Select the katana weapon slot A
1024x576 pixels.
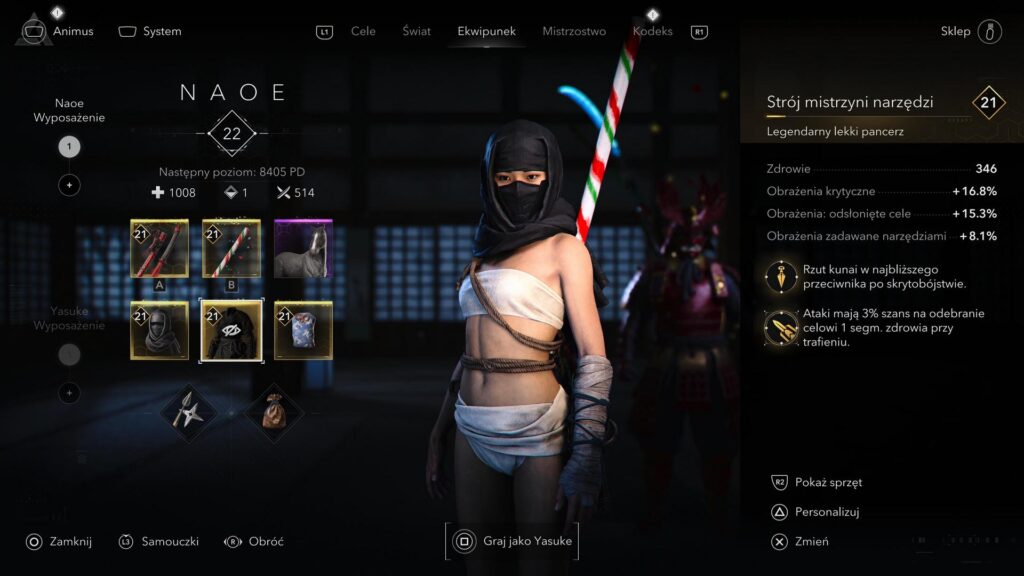(159, 248)
